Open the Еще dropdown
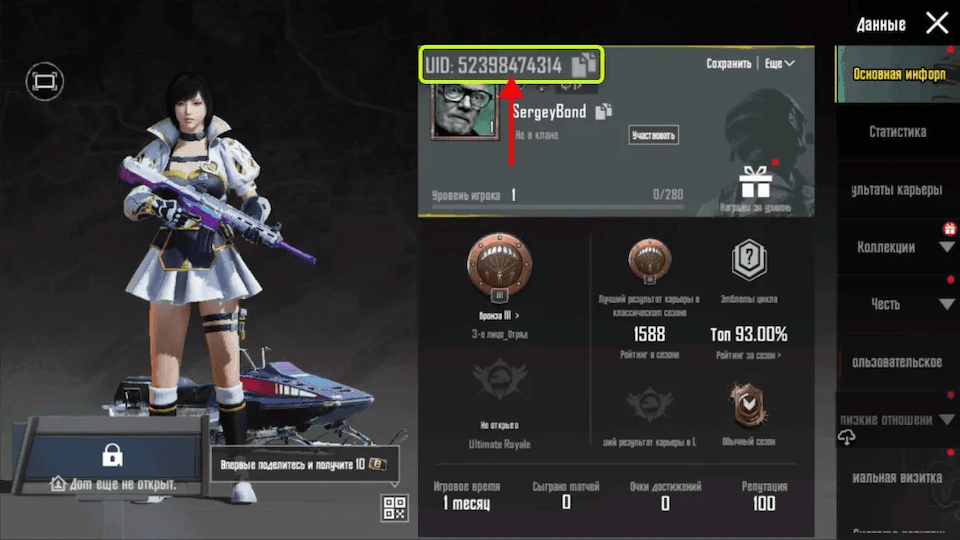The height and width of the screenshot is (540, 960). click(780, 64)
